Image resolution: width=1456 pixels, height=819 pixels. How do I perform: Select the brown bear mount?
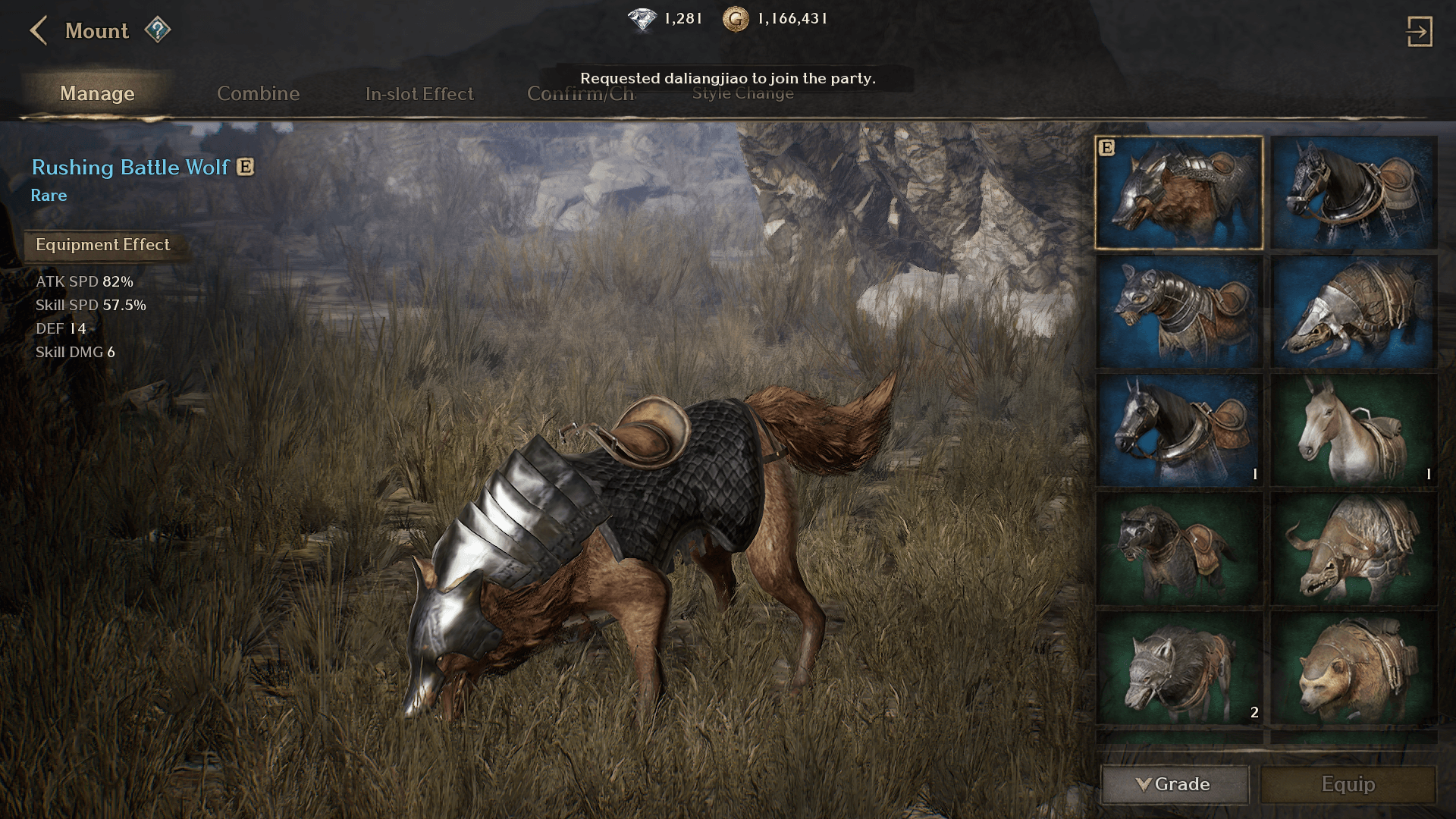1354,668
